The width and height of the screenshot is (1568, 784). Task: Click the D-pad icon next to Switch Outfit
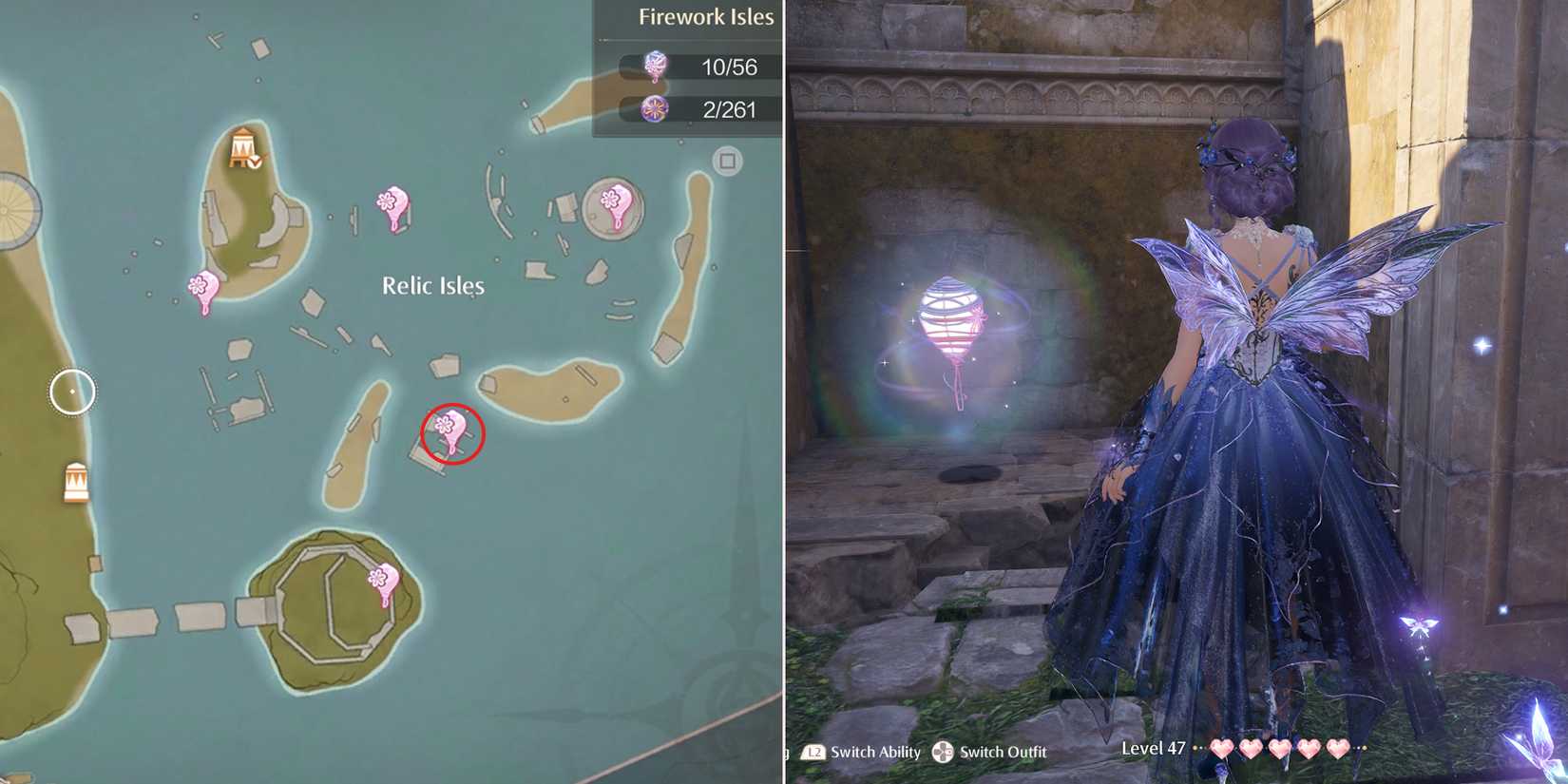943,752
